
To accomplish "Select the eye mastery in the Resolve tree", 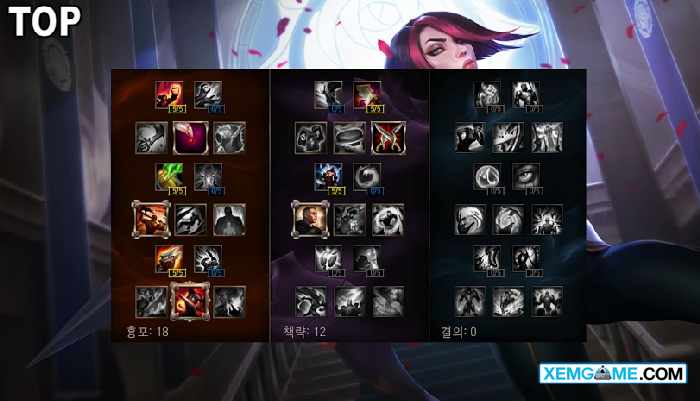I will point(526,177).
